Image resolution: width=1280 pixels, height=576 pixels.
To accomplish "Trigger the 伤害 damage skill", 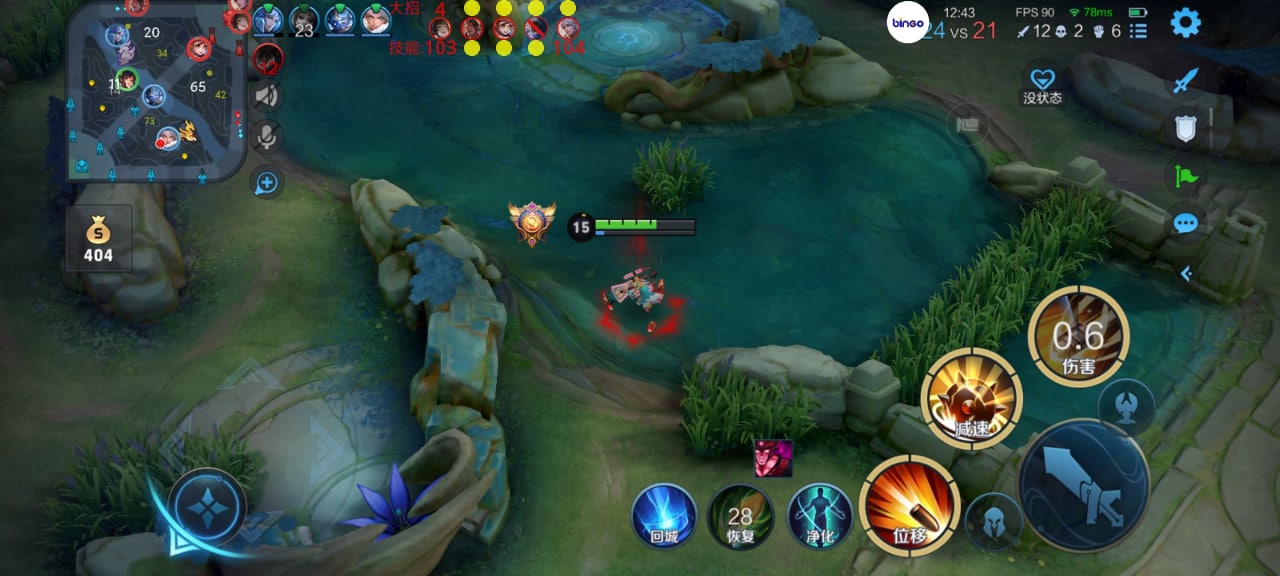I will 1078,336.
